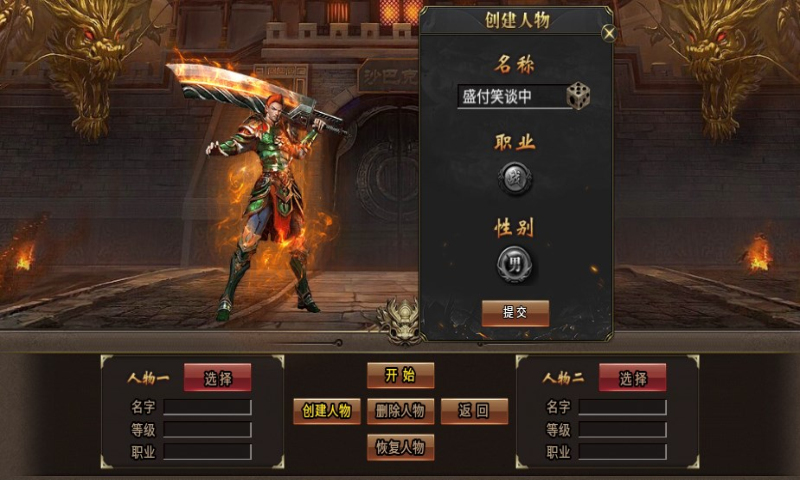
Task: Select character slot 人物一 with 选择
Action: click(x=217, y=378)
